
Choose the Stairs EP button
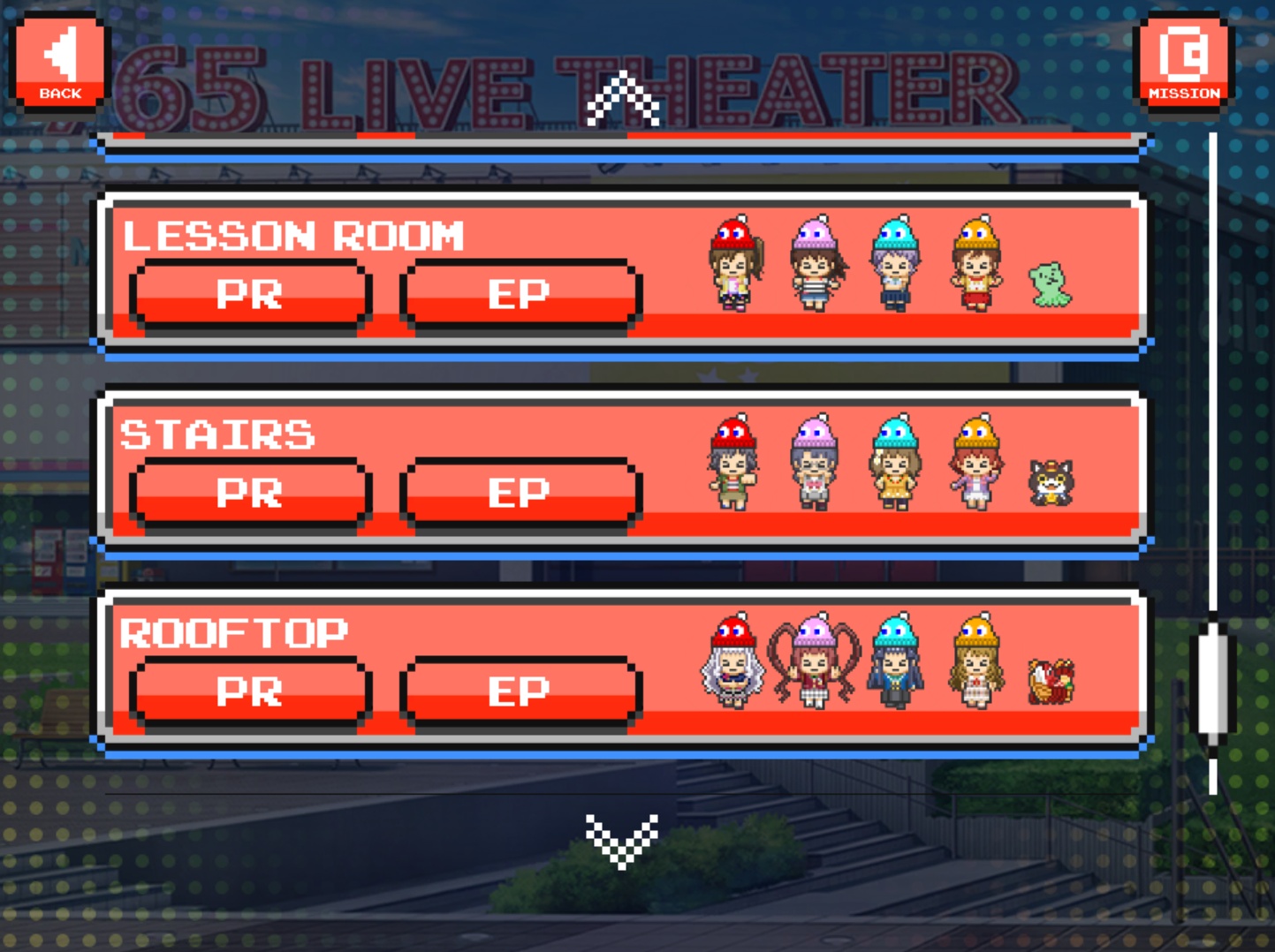[x=520, y=494]
